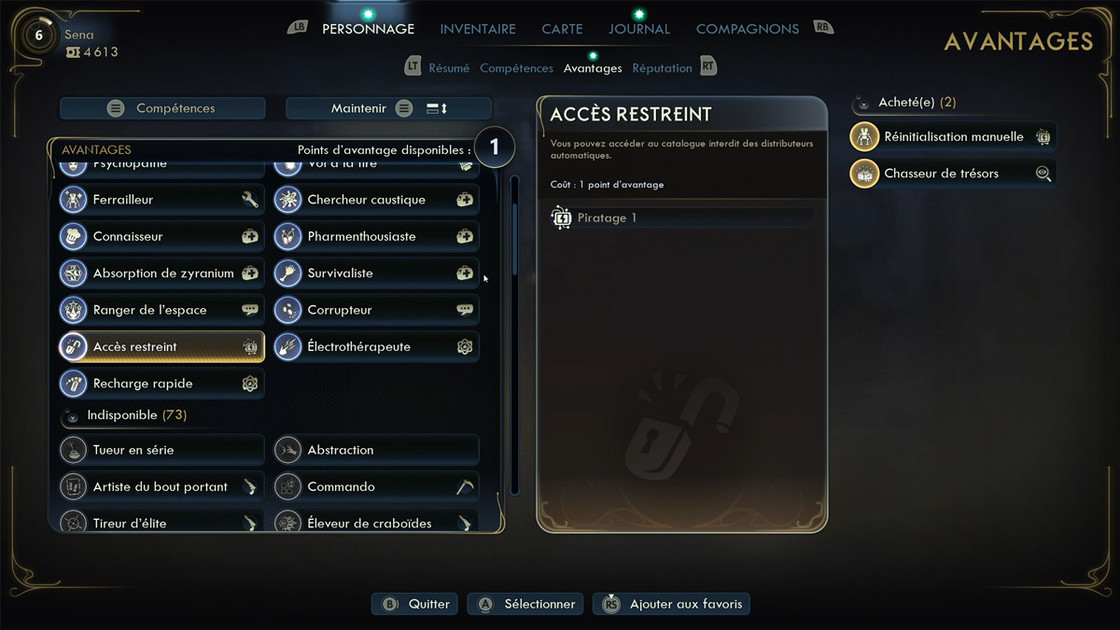Switch to the Compétences sub-tab

[516, 68]
